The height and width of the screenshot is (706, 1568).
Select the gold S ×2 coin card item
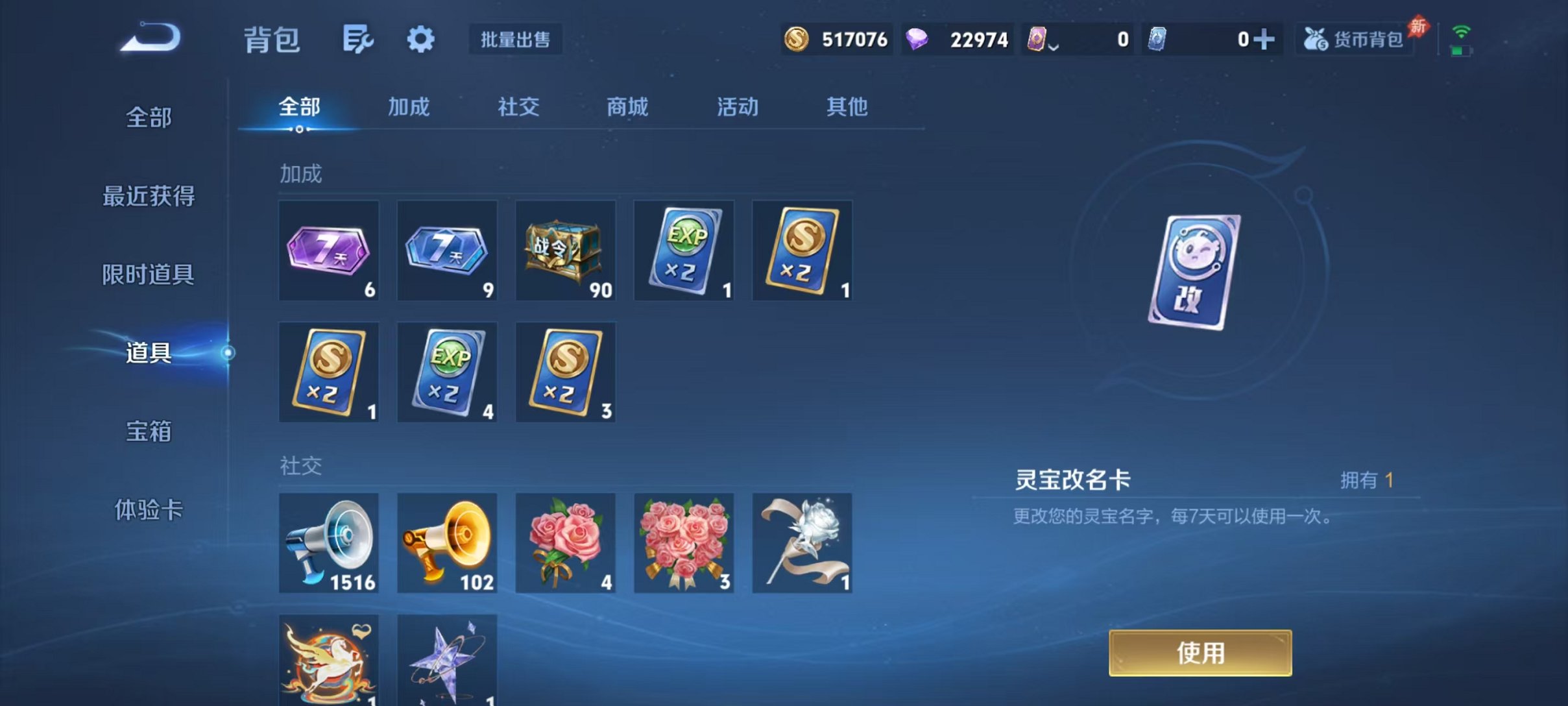click(x=802, y=250)
